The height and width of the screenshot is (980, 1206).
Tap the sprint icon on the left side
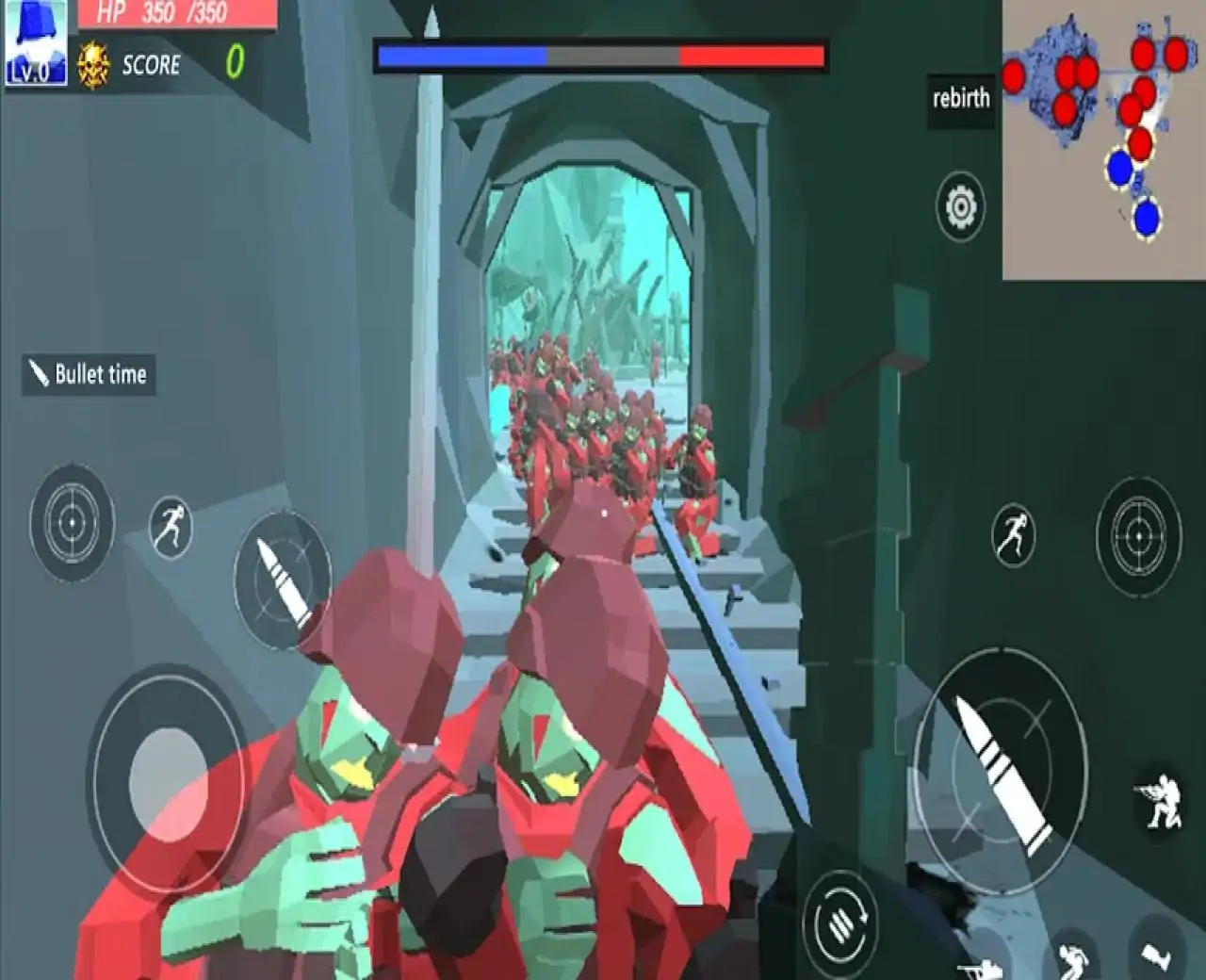[170, 530]
